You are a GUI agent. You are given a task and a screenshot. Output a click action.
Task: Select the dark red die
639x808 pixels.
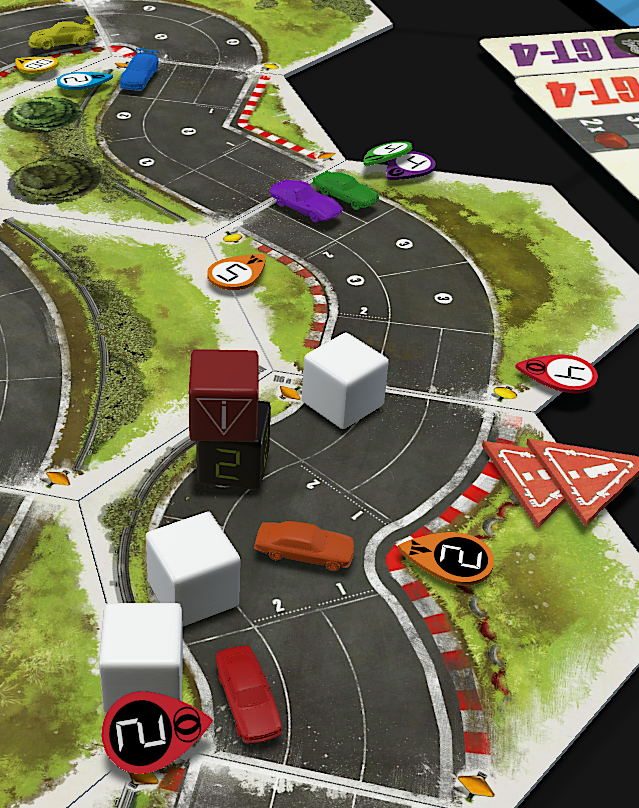pos(224,394)
